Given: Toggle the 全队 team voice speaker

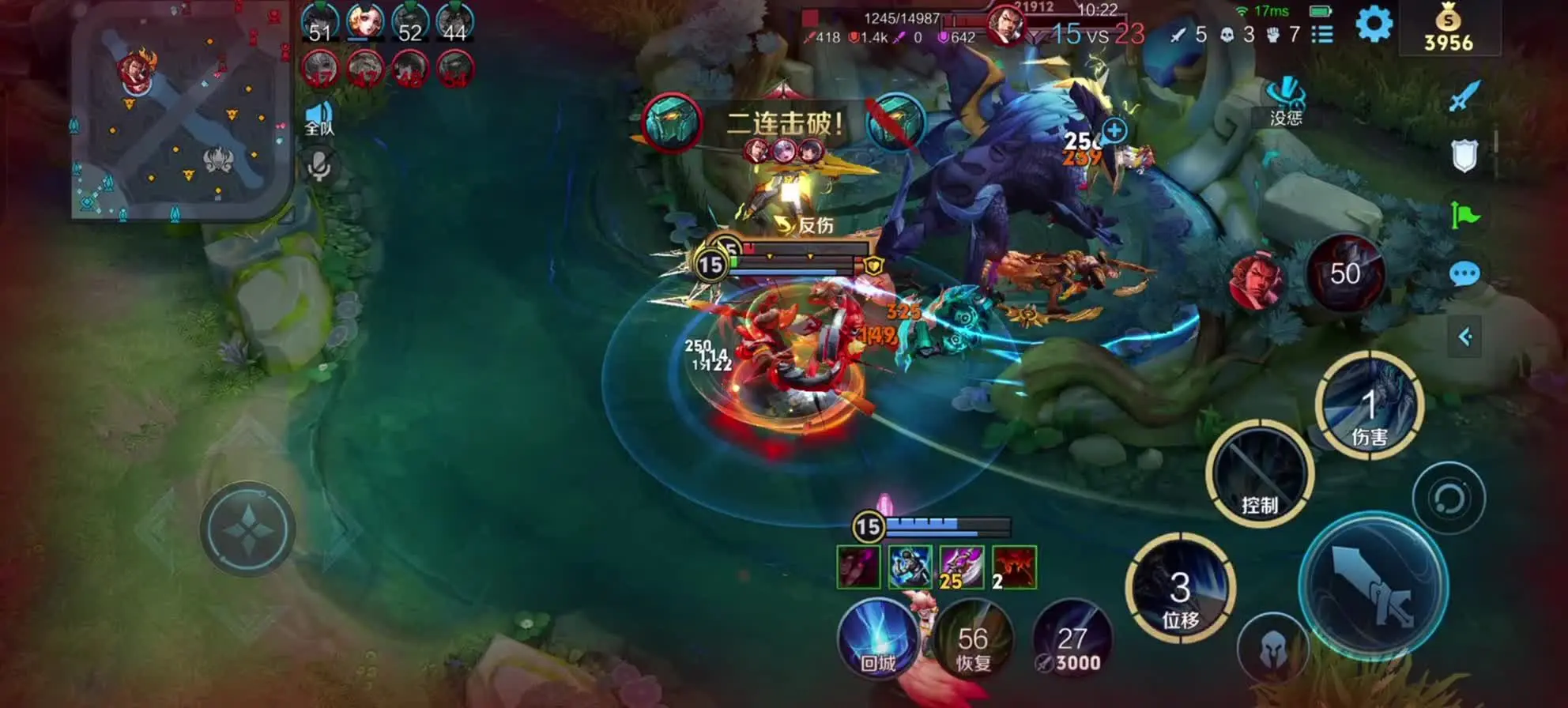Looking at the screenshot, I should click(x=319, y=119).
